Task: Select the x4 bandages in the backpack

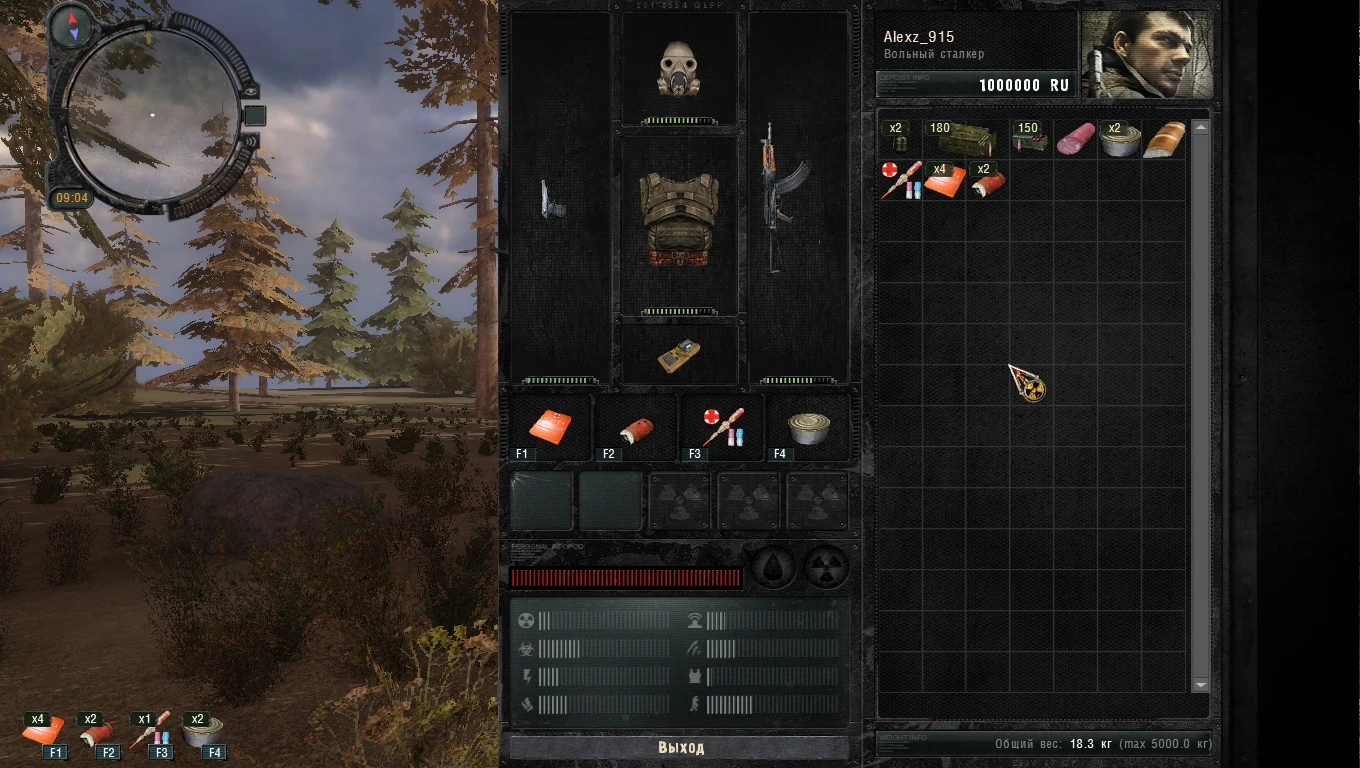Action: (945, 180)
